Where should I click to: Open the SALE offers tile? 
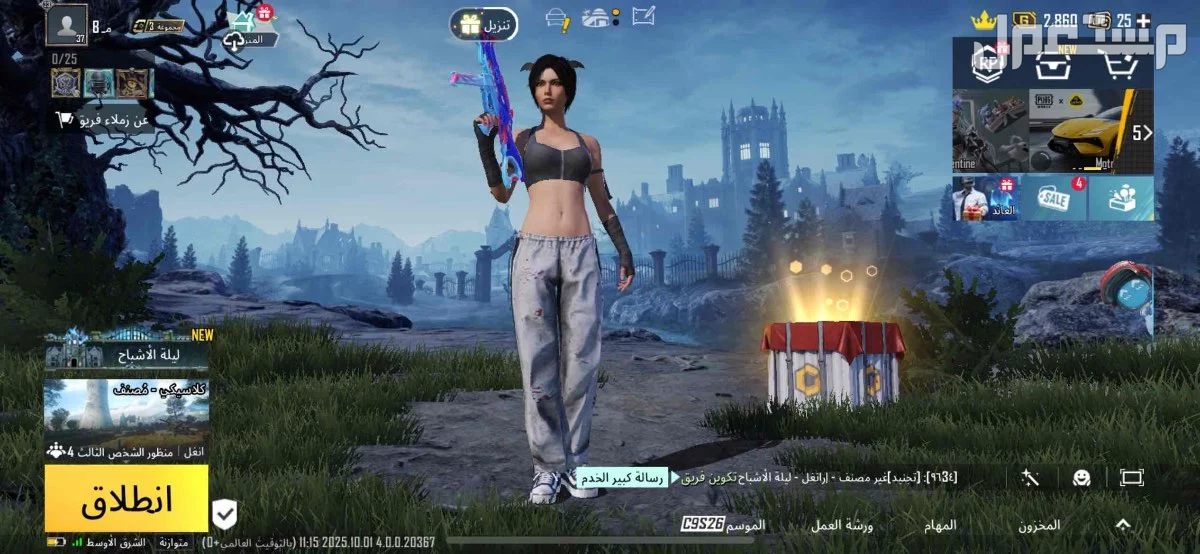(x=1053, y=198)
